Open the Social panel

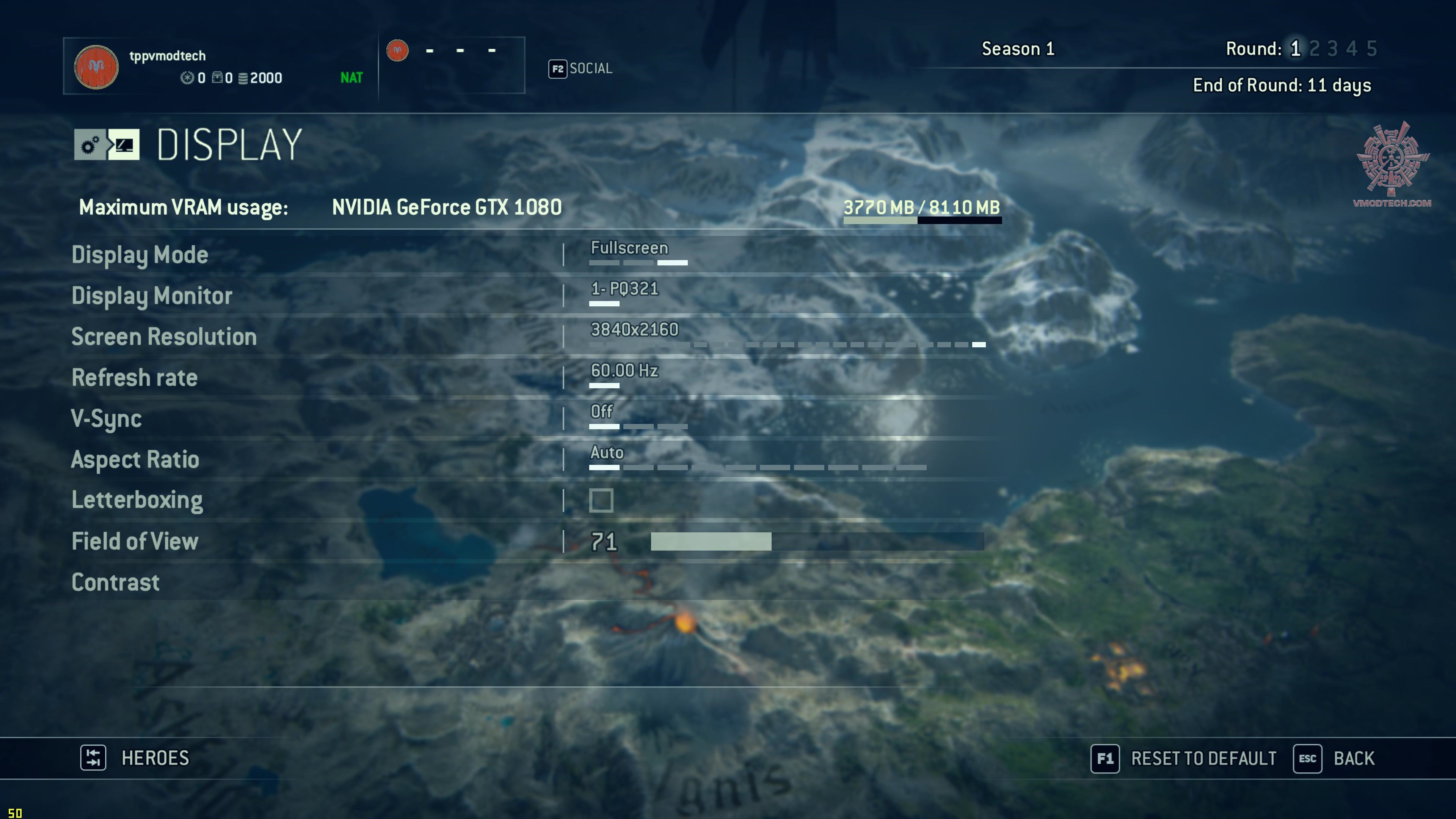590,68
